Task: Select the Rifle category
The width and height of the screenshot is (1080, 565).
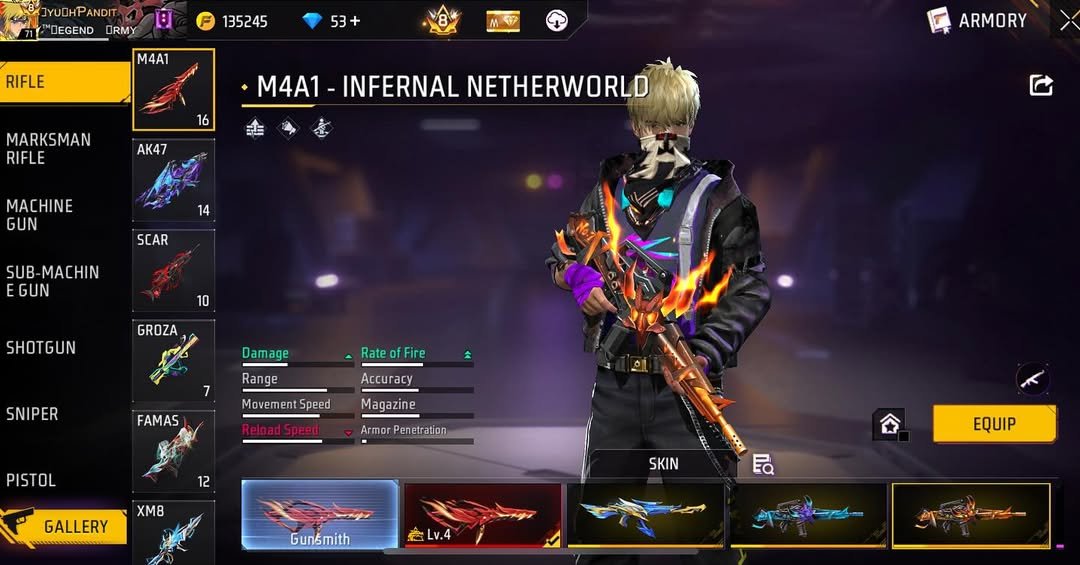Action: 60,82
